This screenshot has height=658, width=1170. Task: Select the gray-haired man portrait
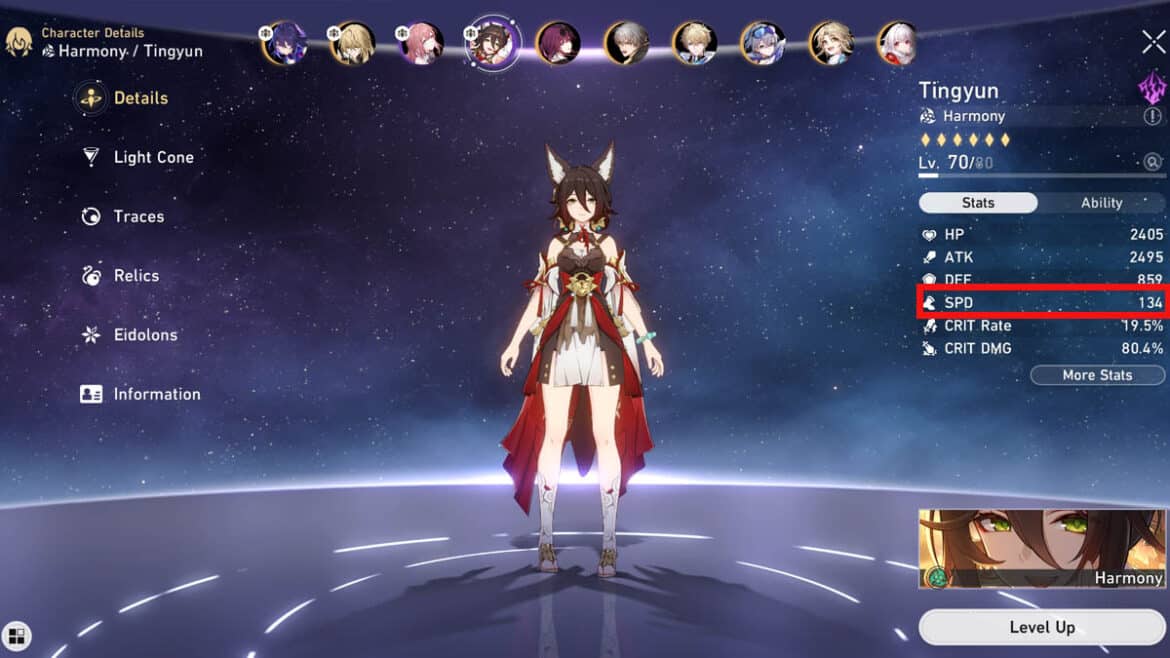tap(626, 43)
